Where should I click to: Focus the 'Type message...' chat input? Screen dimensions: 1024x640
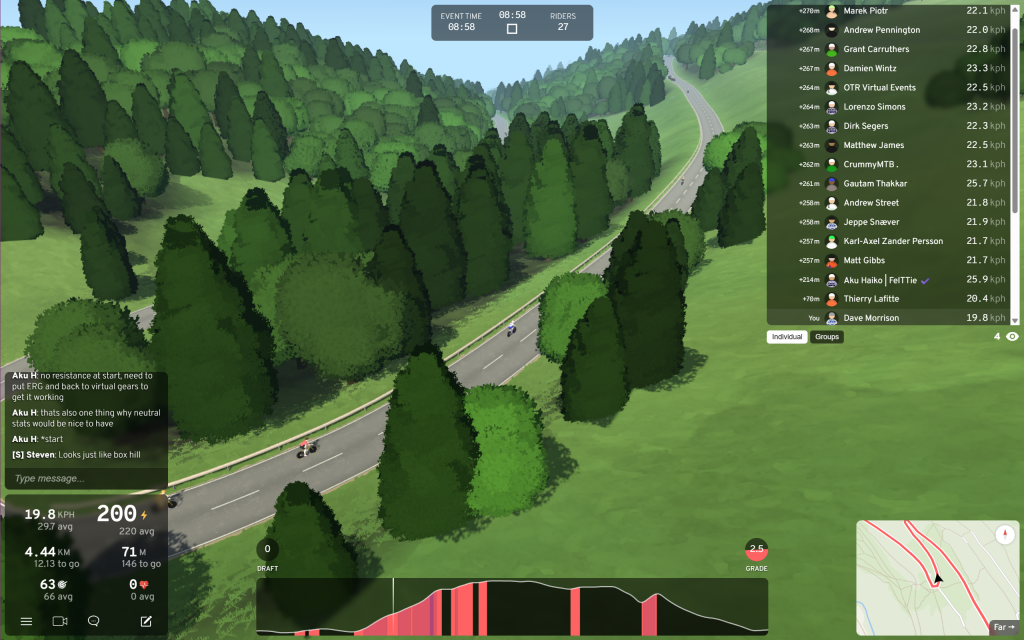pyautogui.click(x=85, y=479)
